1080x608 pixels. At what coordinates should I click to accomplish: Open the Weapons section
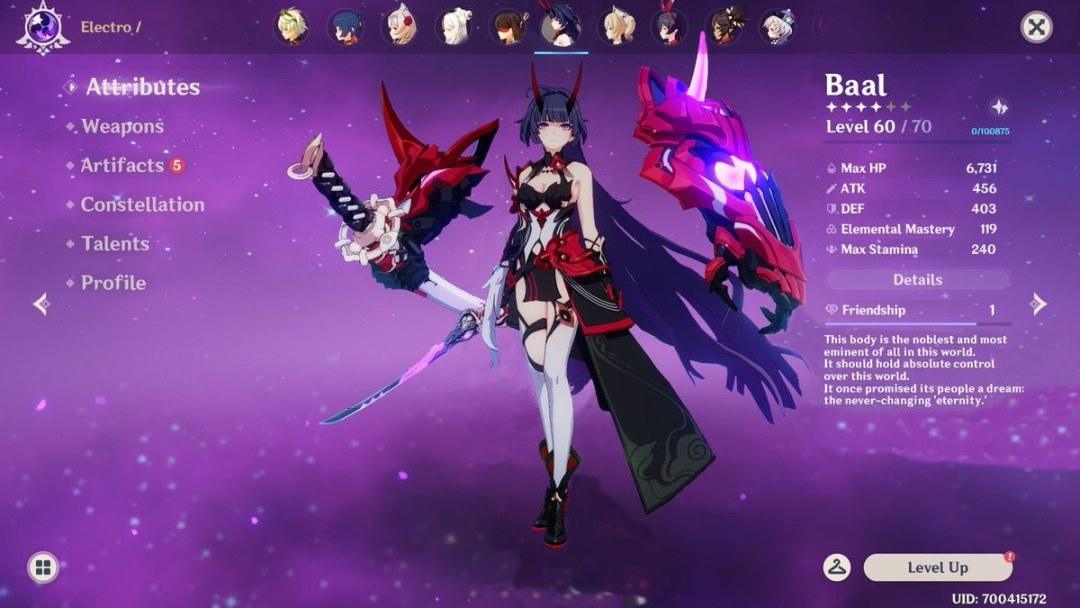(122, 126)
